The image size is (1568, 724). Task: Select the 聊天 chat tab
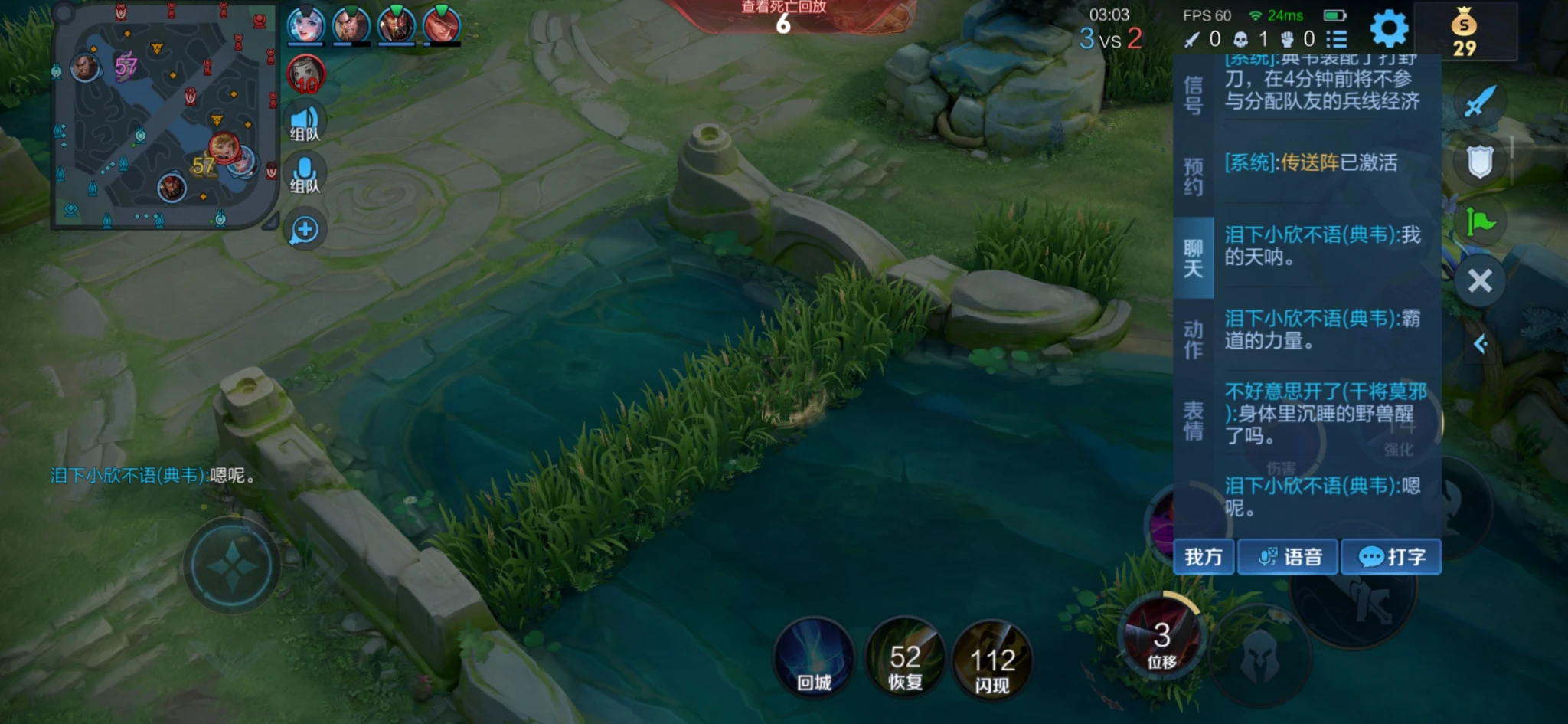click(1193, 258)
